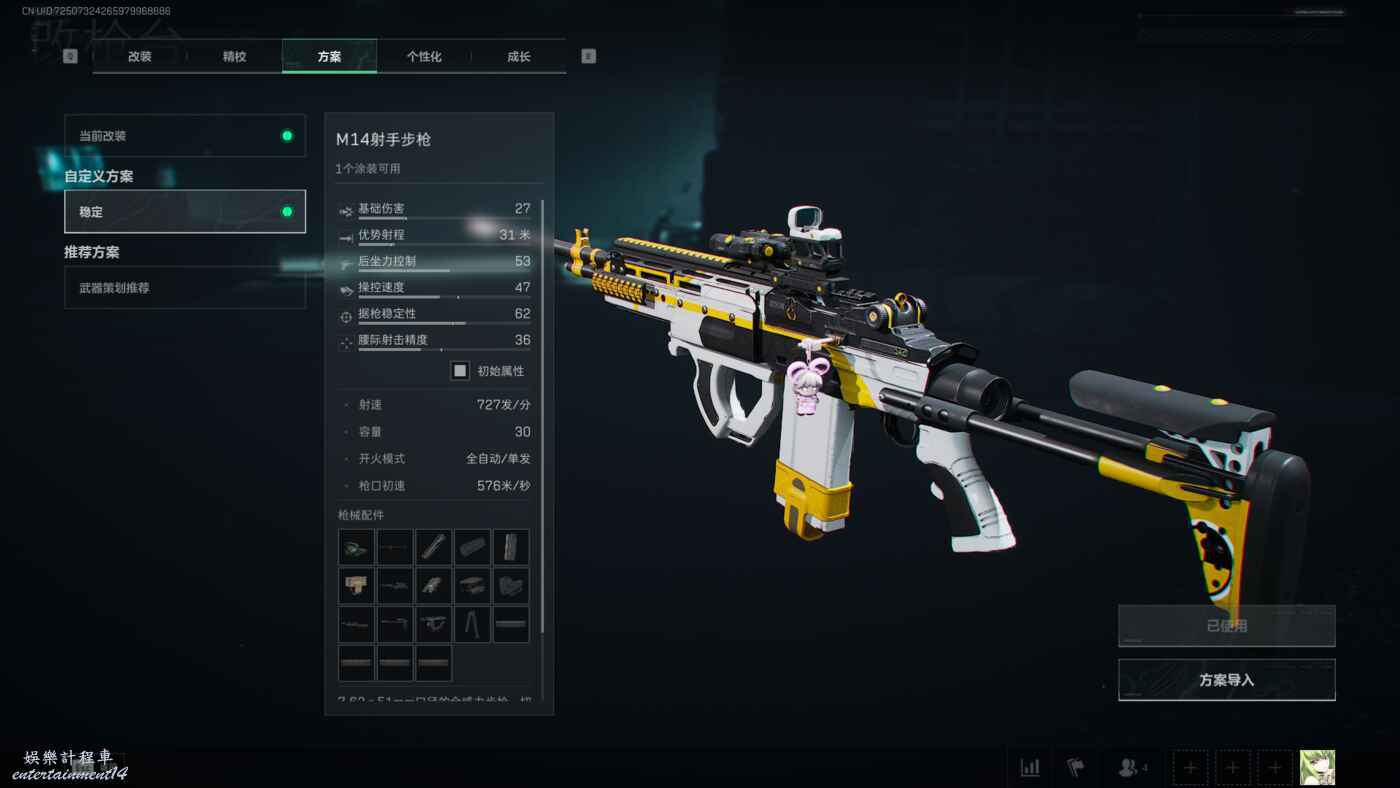
Task: Click the 方案导入 button
Action: click(1226, 680)
